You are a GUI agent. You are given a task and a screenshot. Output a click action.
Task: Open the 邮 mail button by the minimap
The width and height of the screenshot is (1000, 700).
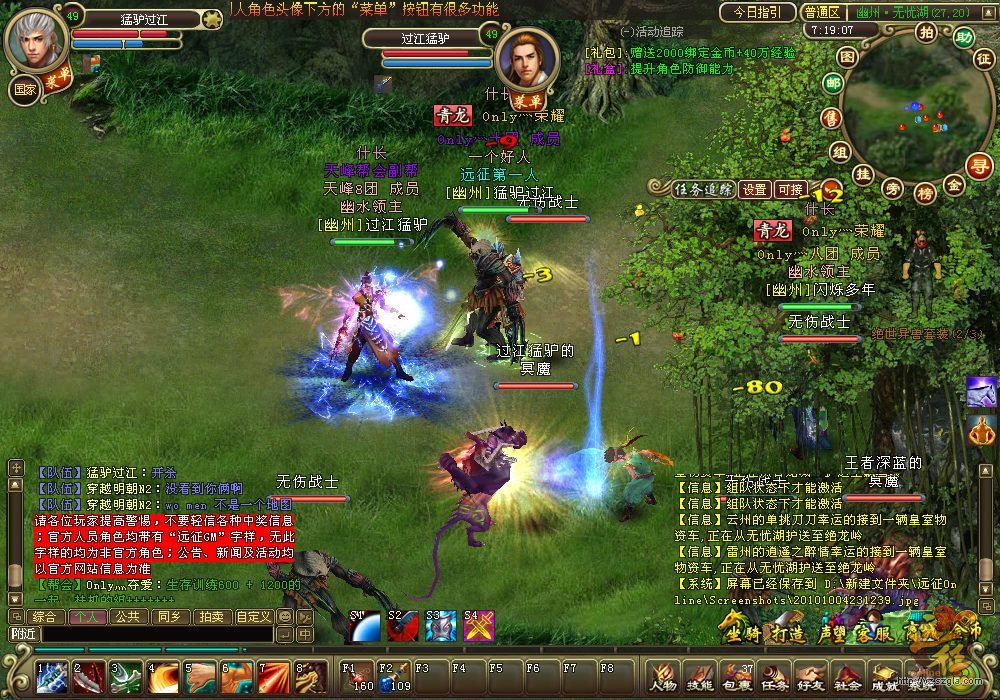(x=832, y=84)
